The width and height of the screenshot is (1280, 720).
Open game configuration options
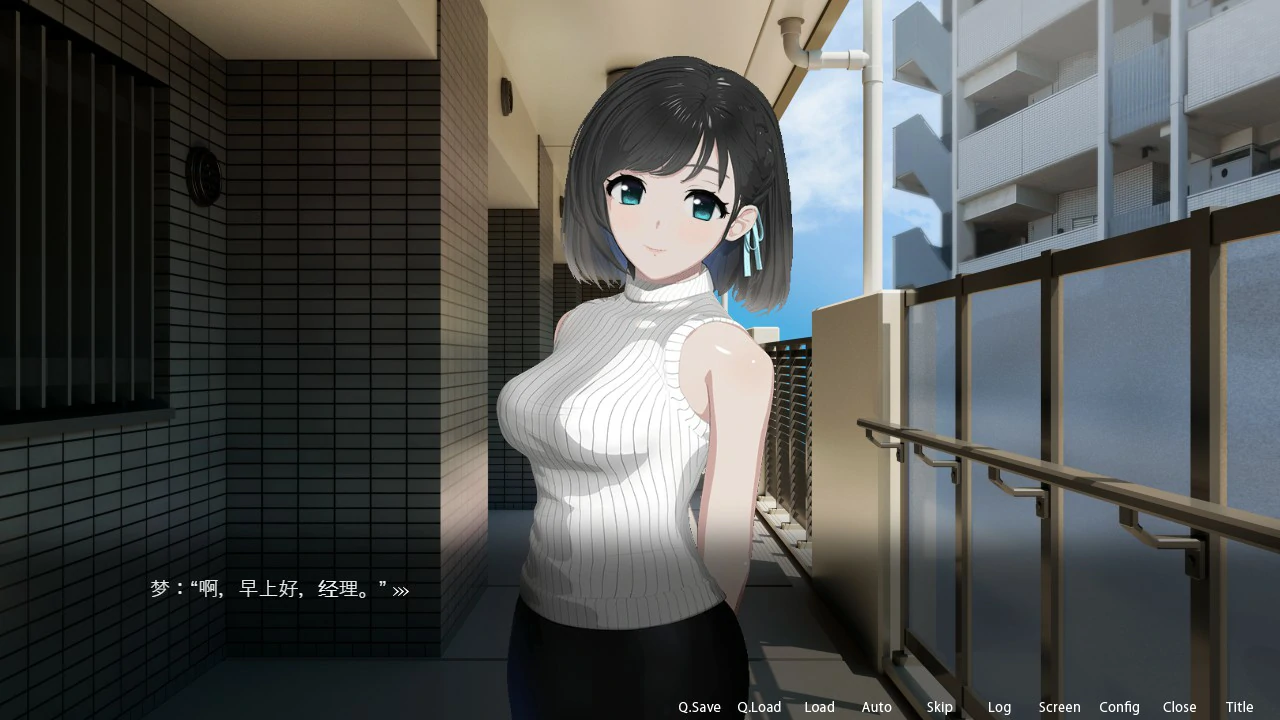tap(1119, 707)
